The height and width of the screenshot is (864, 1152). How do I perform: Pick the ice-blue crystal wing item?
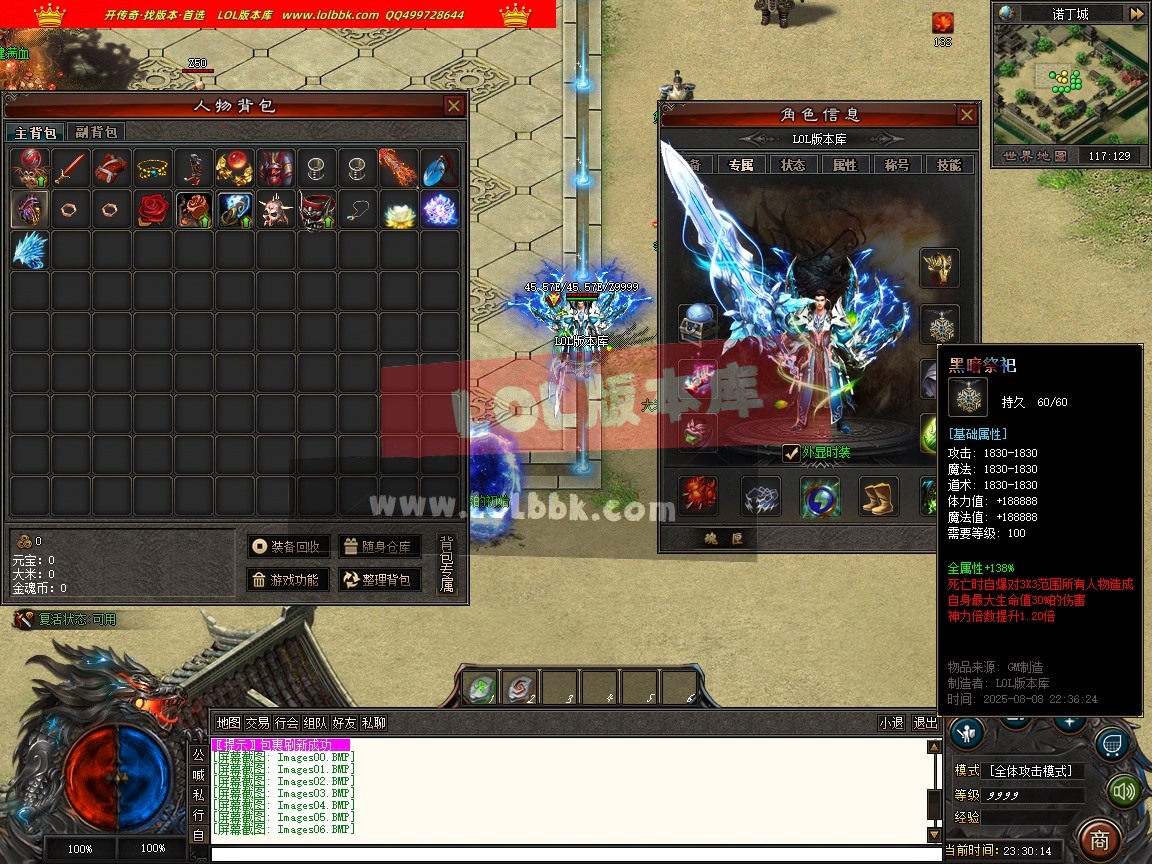coord(30,250)
